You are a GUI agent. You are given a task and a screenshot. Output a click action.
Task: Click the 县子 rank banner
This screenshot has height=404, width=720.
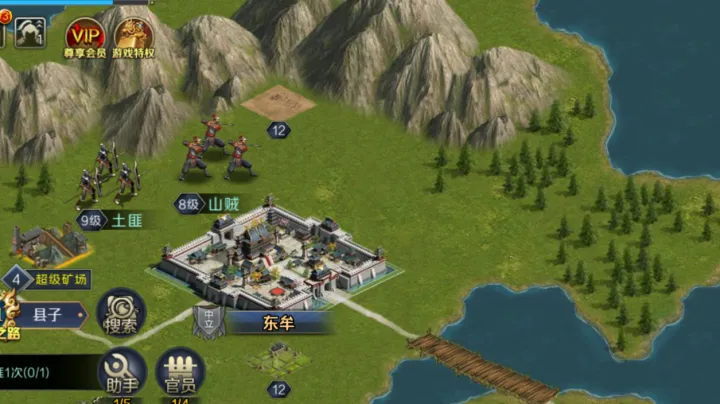[50, 314]
